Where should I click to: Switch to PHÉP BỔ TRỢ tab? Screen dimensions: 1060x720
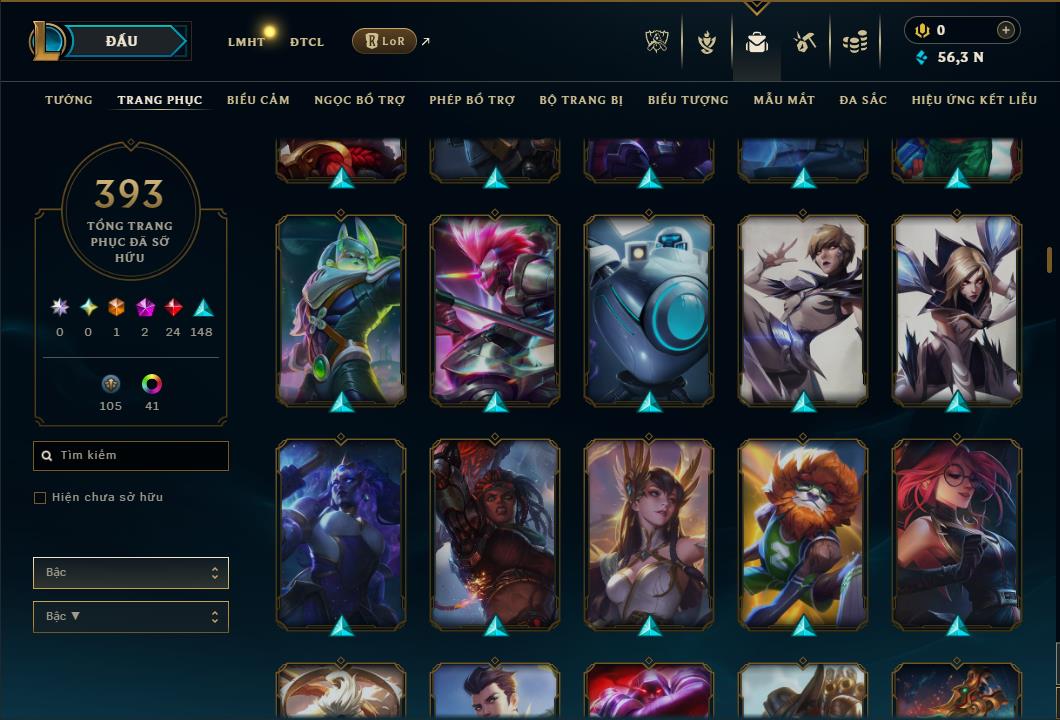(472, 100)
